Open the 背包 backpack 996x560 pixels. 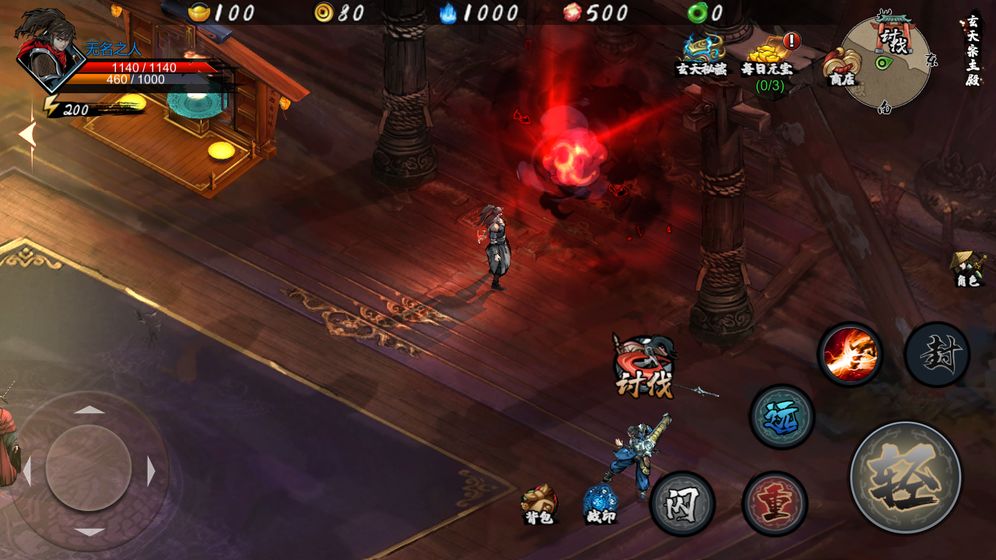pyautogui.click(x=539, y=502)
